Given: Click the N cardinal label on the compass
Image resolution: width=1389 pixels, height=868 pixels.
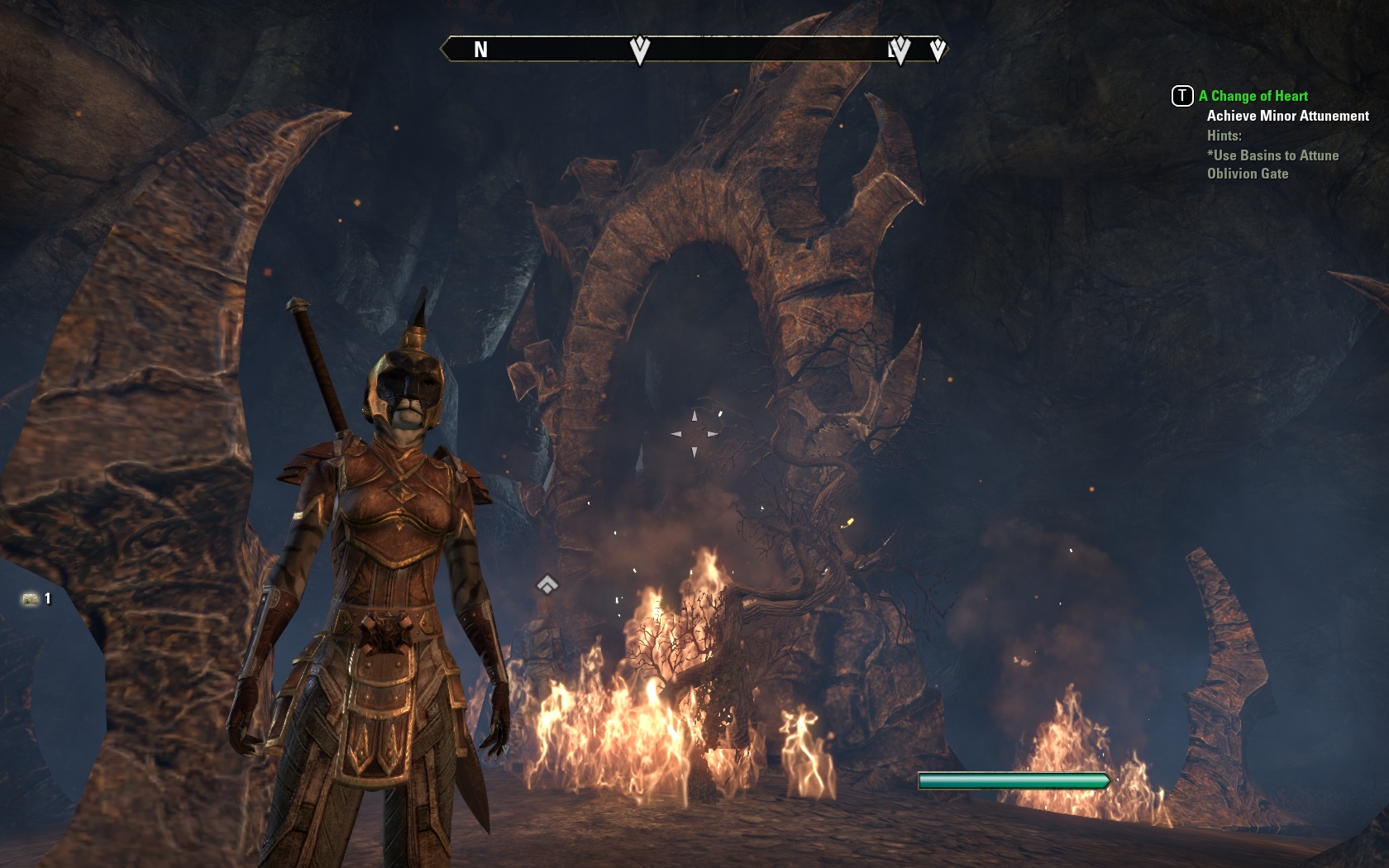Looking at the screenshot, I should [480, 50].
